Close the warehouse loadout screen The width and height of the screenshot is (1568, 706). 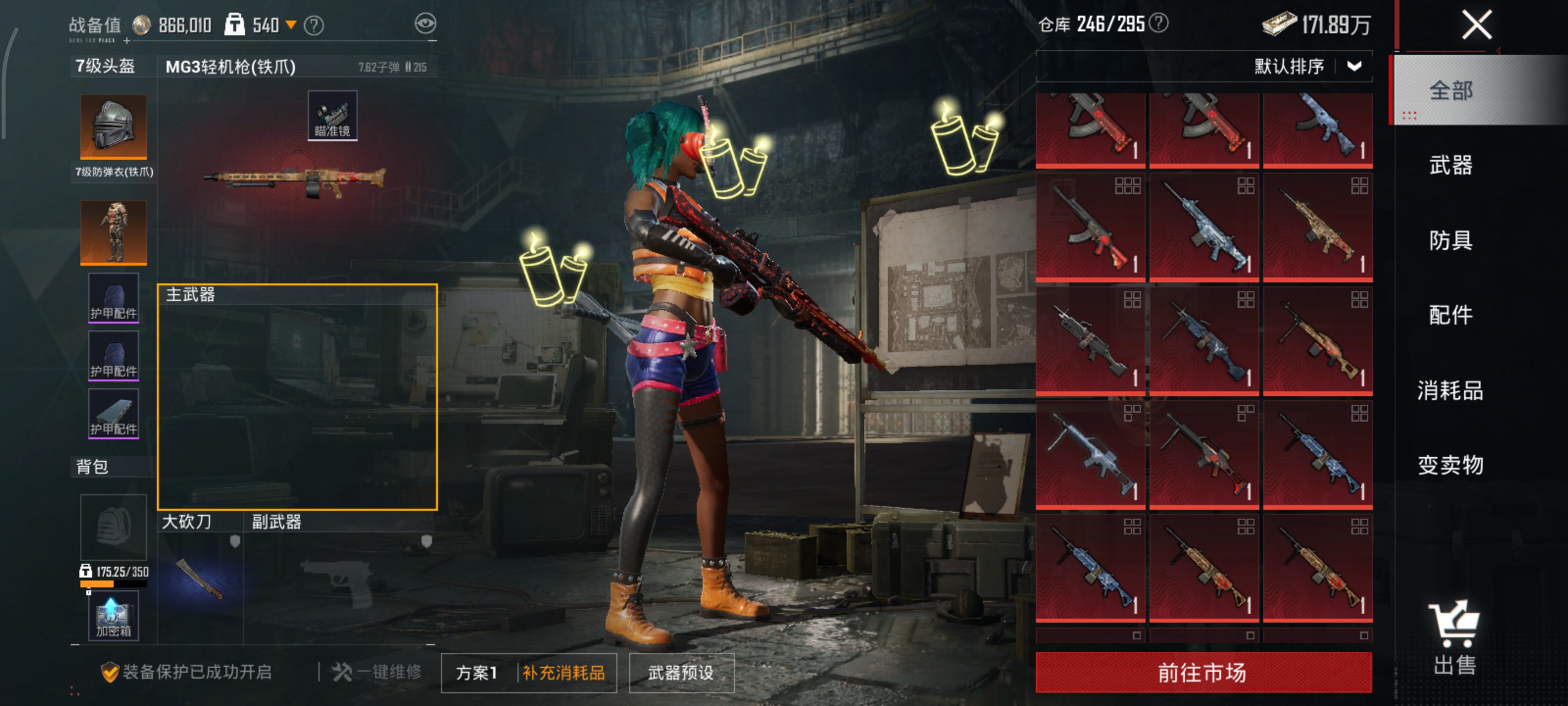pos(1477,25)
